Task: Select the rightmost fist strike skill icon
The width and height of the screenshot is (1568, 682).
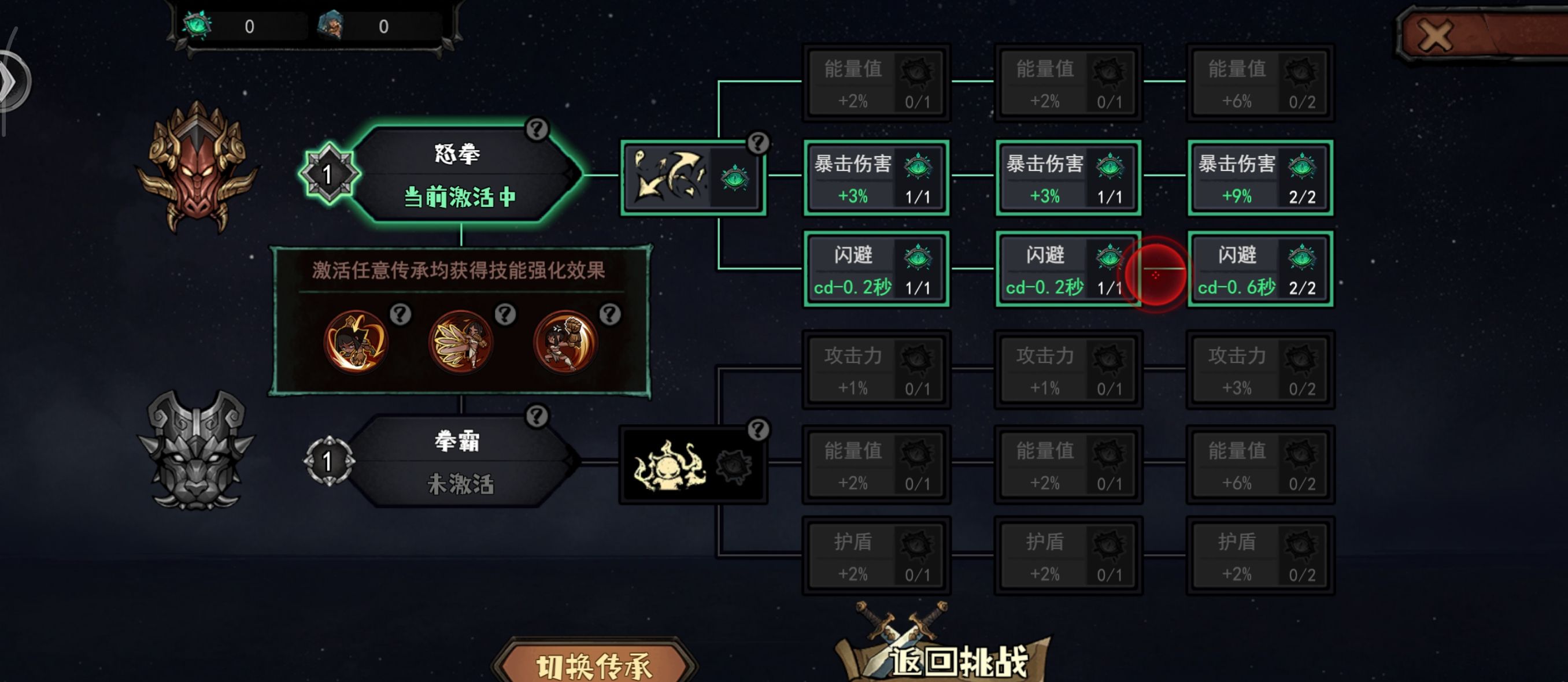Action: tap(565, 342)
